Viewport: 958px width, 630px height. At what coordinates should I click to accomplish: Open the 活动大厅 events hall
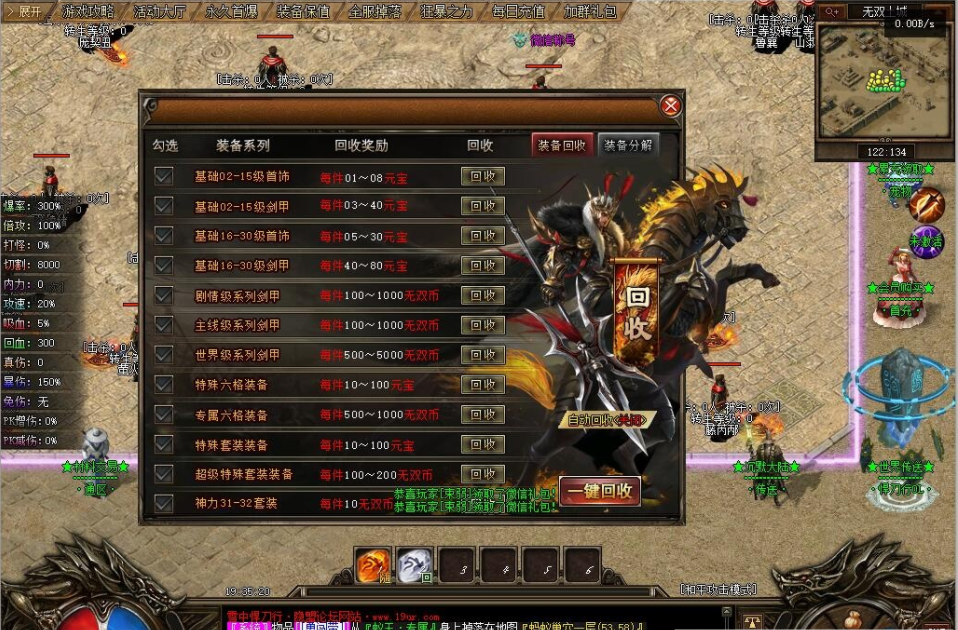pos(160,12)
